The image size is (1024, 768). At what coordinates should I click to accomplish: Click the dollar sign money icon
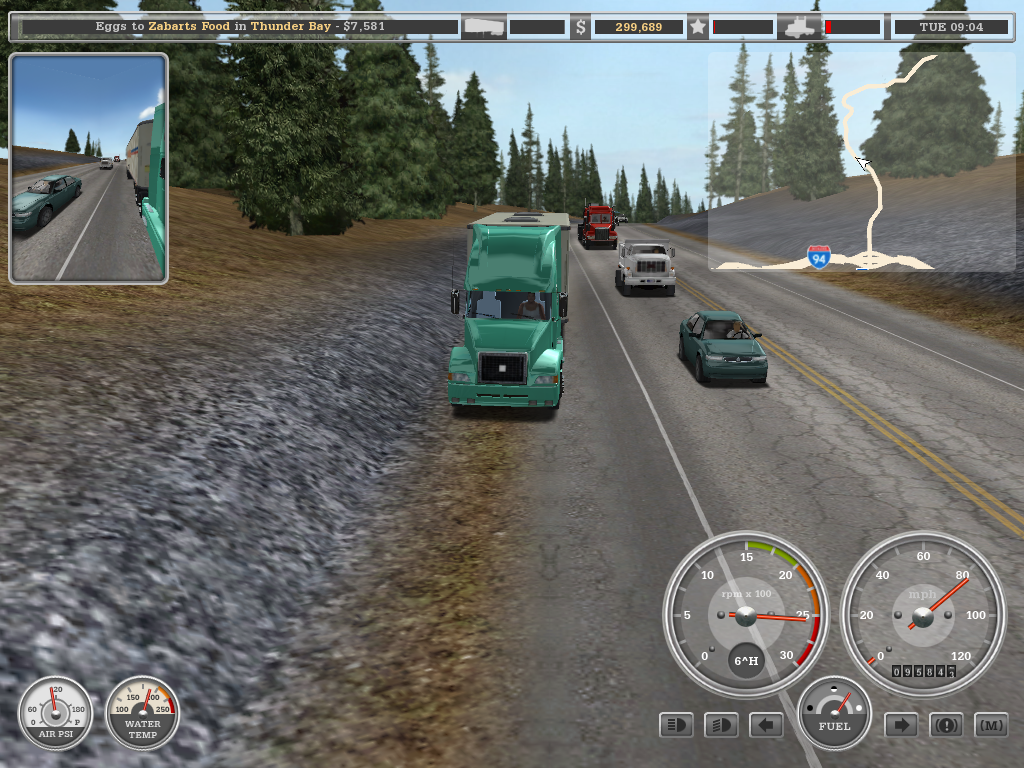click(x=580, y=27)
